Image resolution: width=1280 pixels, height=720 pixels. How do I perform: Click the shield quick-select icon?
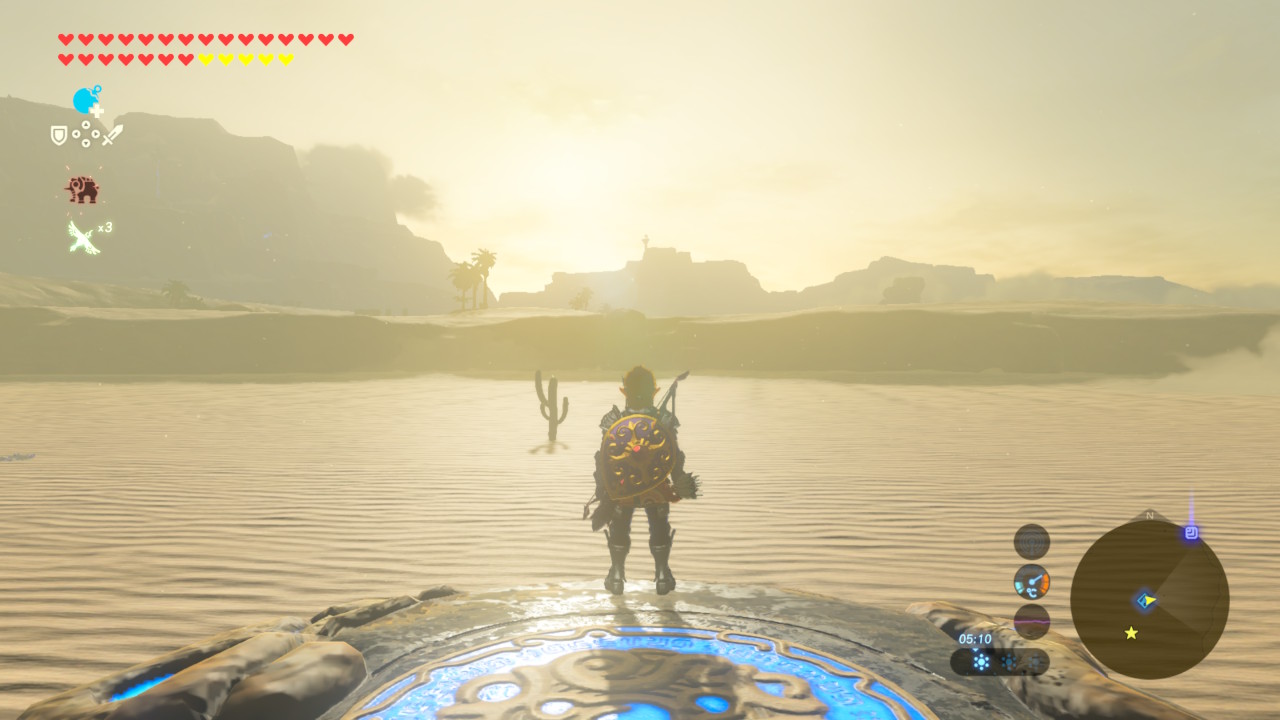tap(59, 135)
